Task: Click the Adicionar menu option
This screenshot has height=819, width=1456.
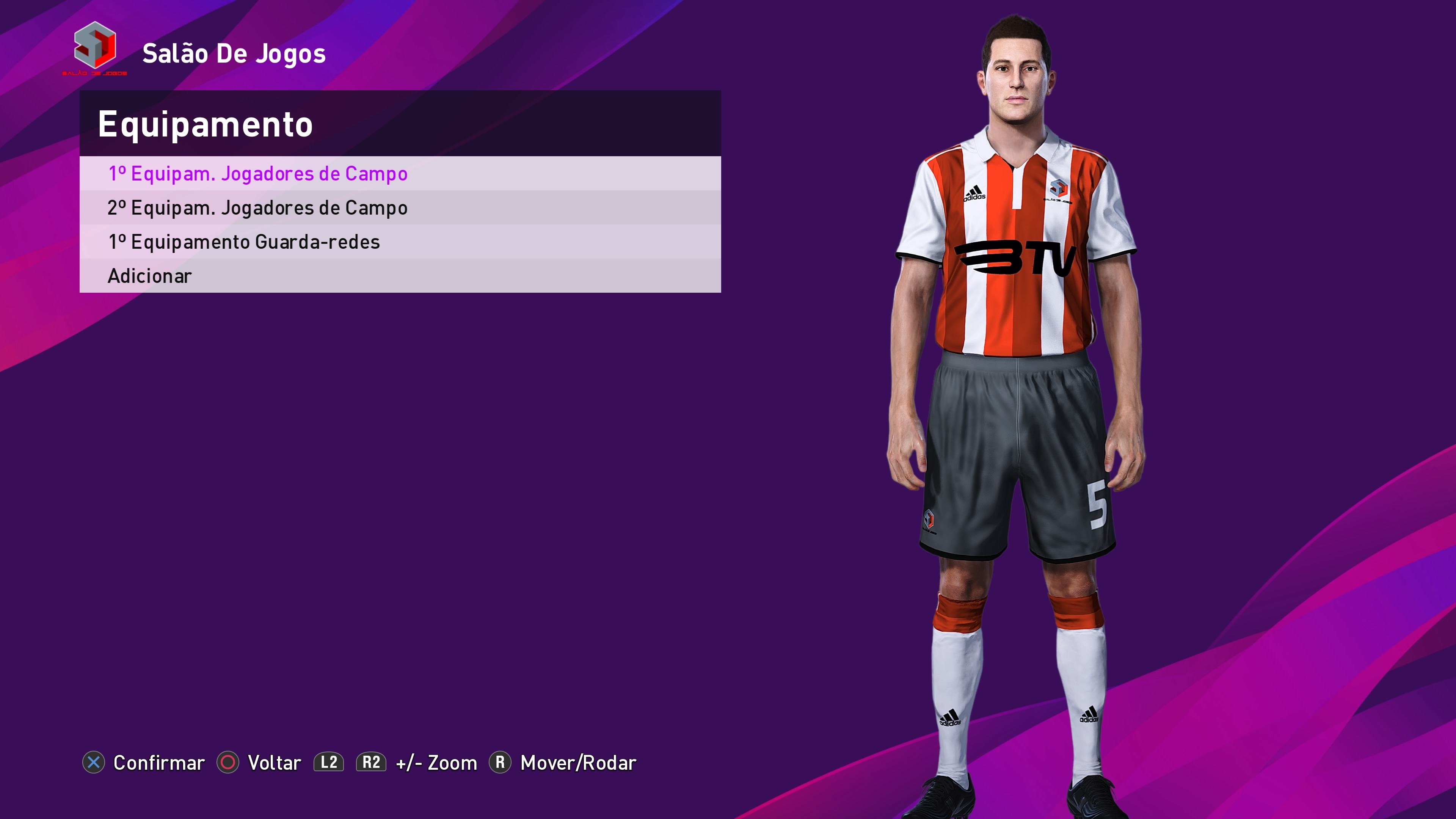Action: 150,276
